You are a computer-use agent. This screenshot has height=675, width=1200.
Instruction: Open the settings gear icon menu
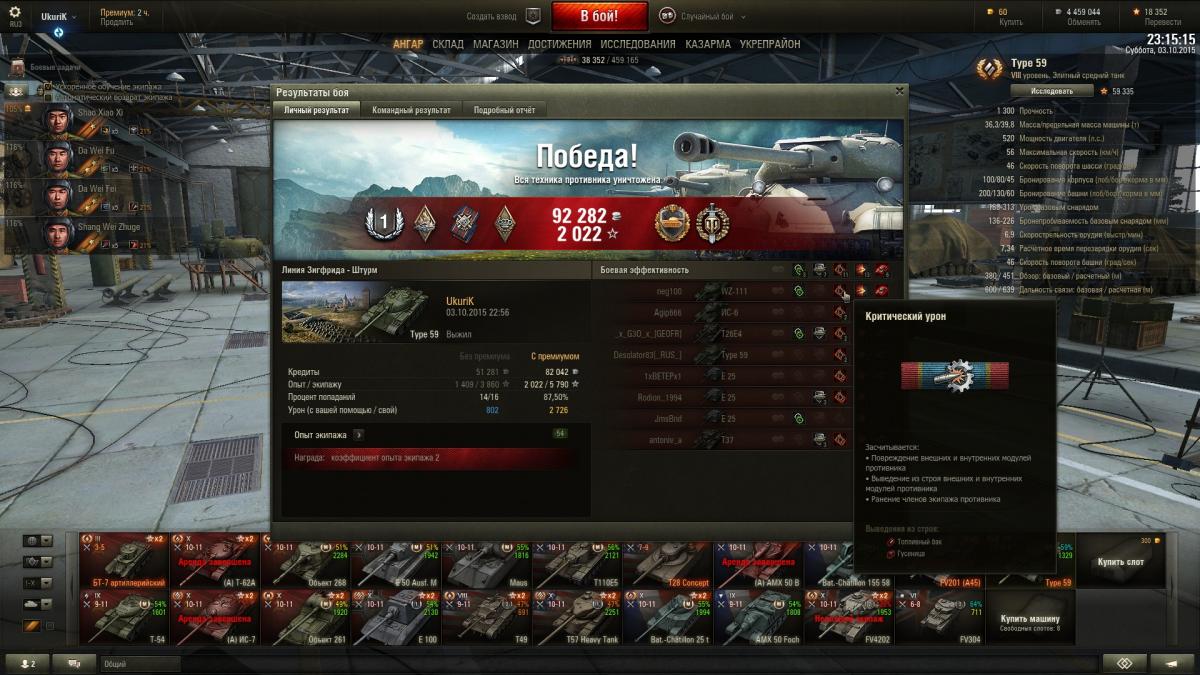click(14, 12)
